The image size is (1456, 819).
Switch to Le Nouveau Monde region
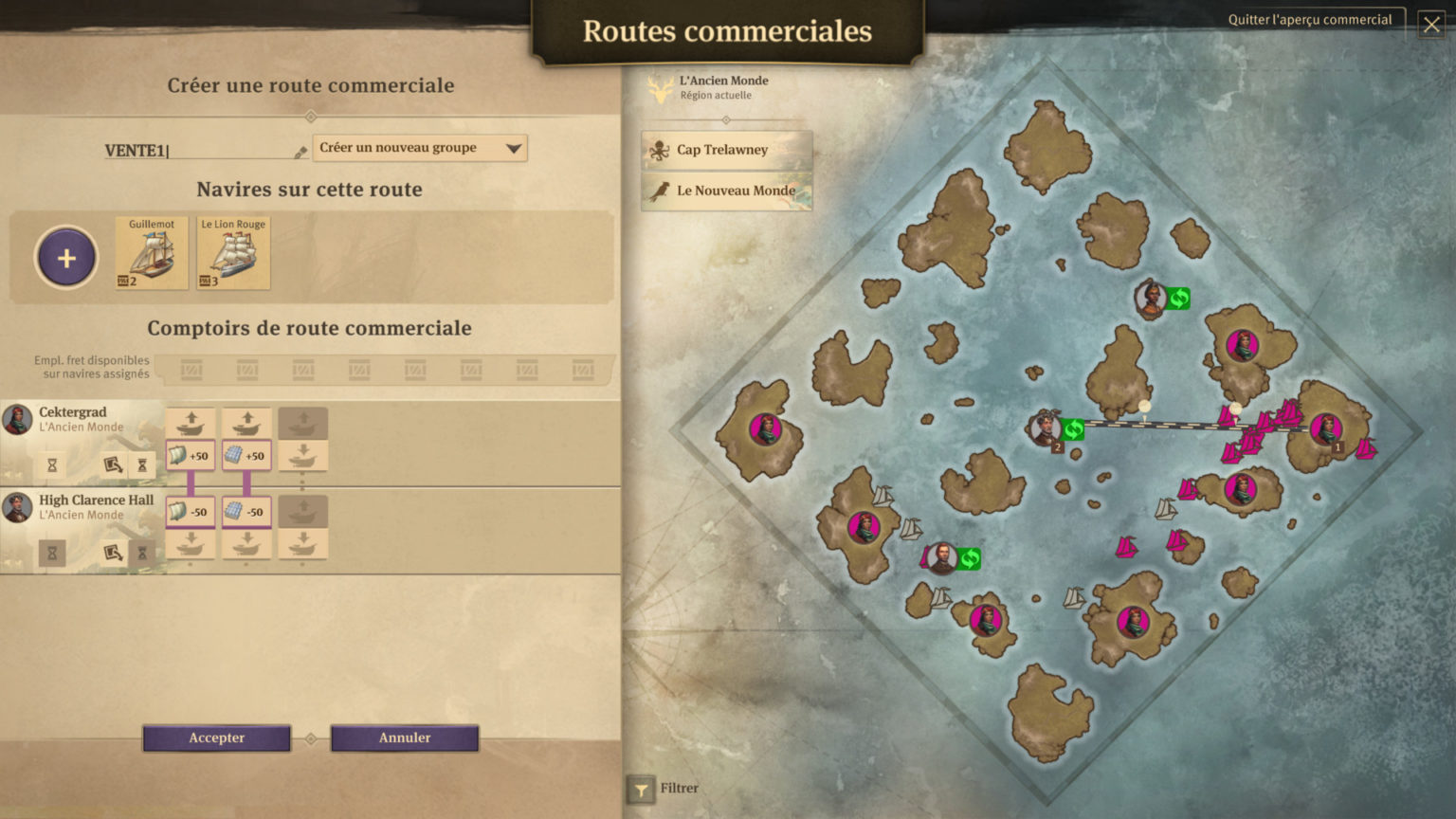(726, 191)
